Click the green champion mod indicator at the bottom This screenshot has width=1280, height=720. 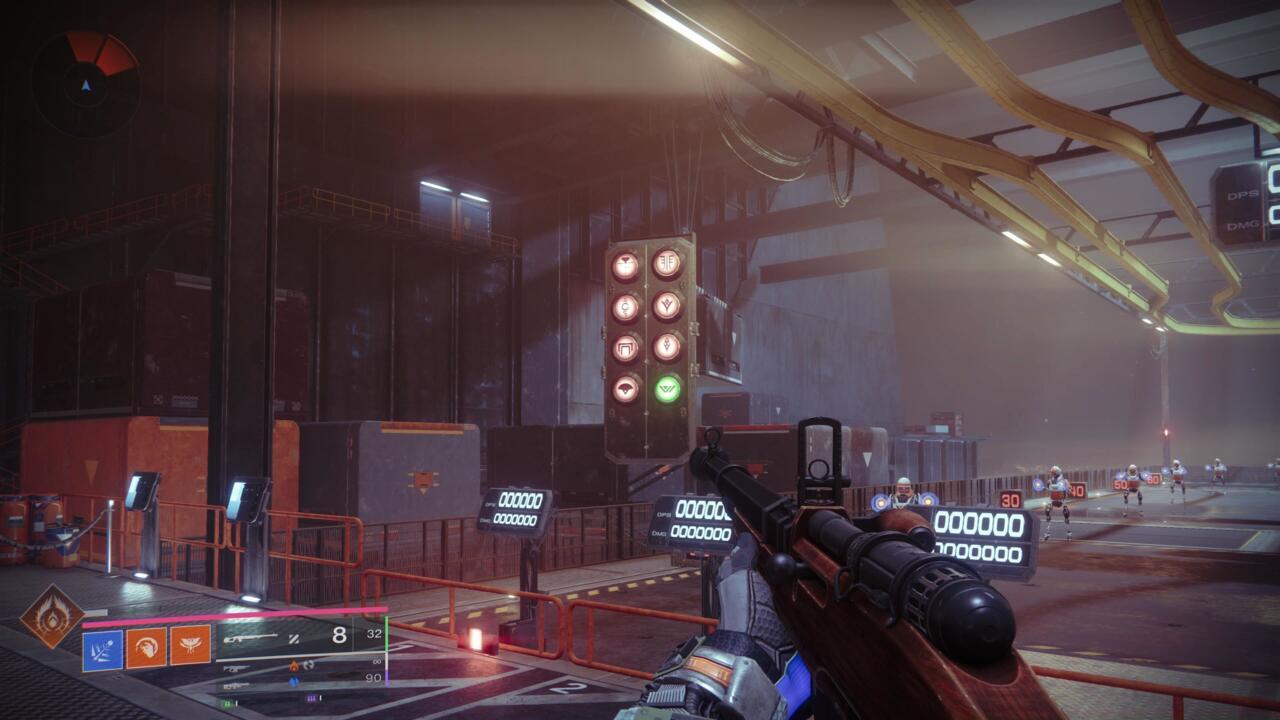tap(228, 702)
